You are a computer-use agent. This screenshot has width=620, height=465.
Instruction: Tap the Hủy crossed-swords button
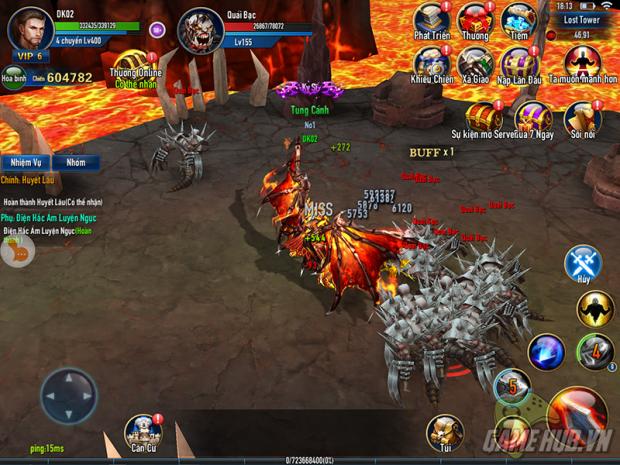pyautogui.click(x=583, y=264)
